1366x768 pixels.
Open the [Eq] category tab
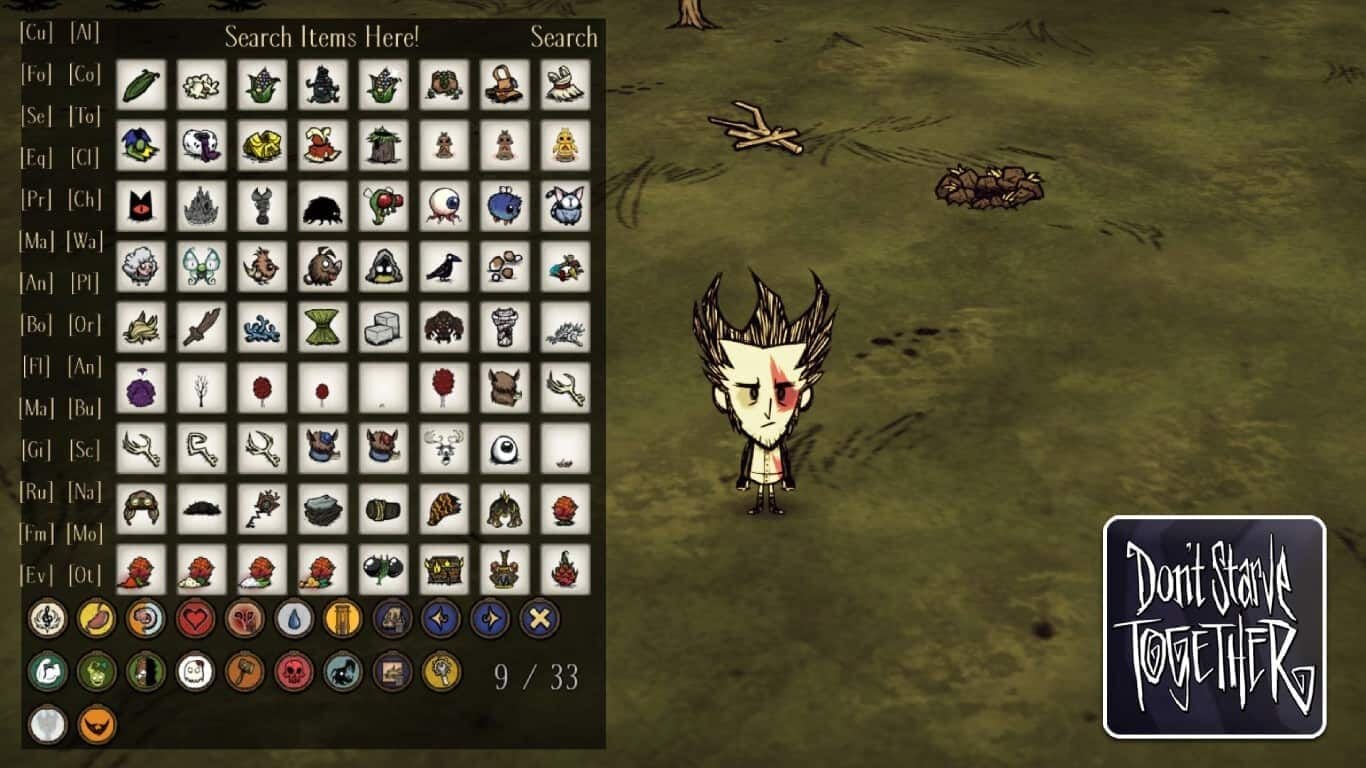pyautogui.click(x=36, y=157)
